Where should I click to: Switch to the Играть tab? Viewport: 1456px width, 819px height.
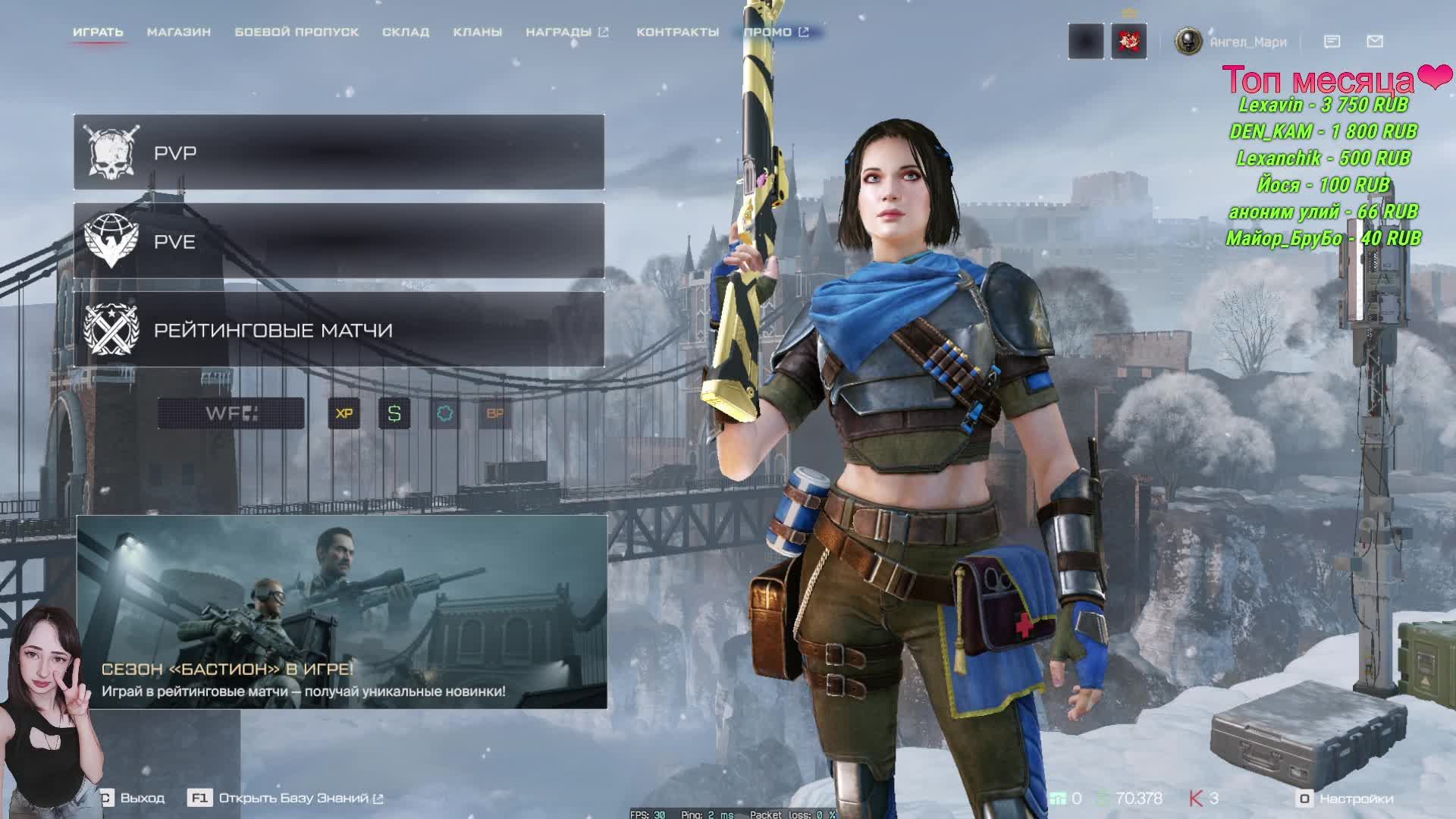(98, 32)
